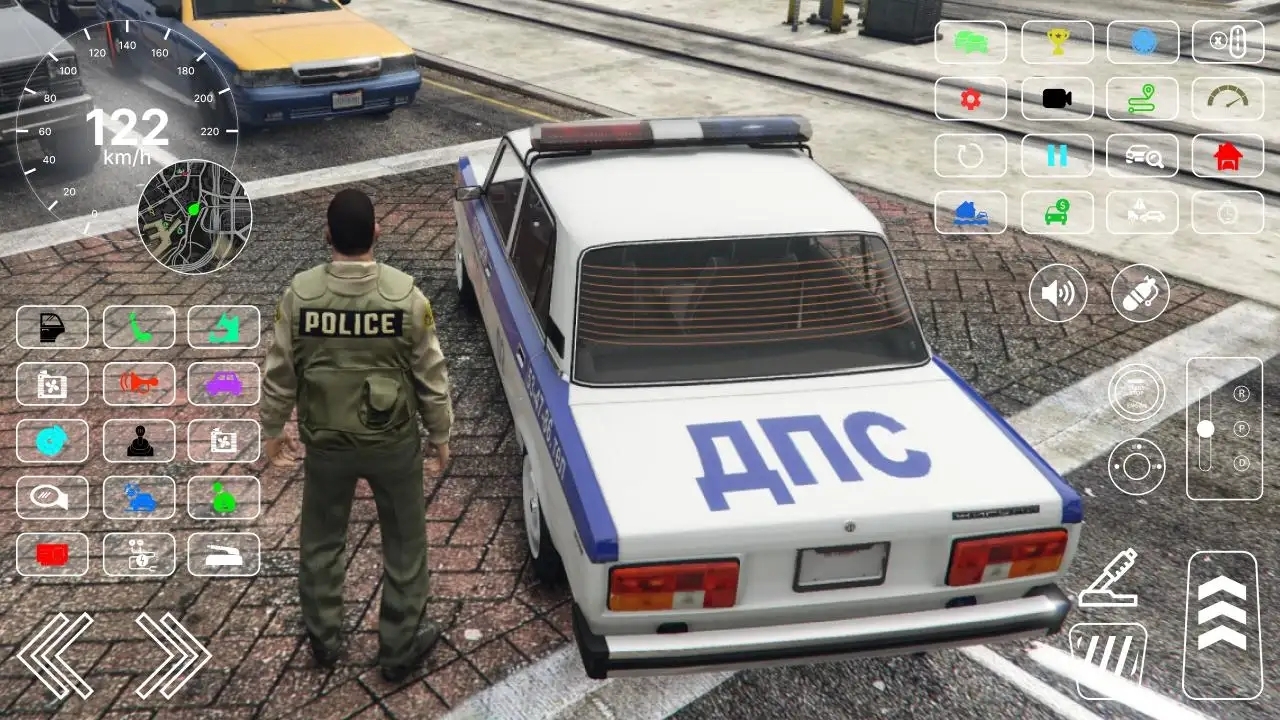Start recording with the camera icon

(x=1058, y=99)
